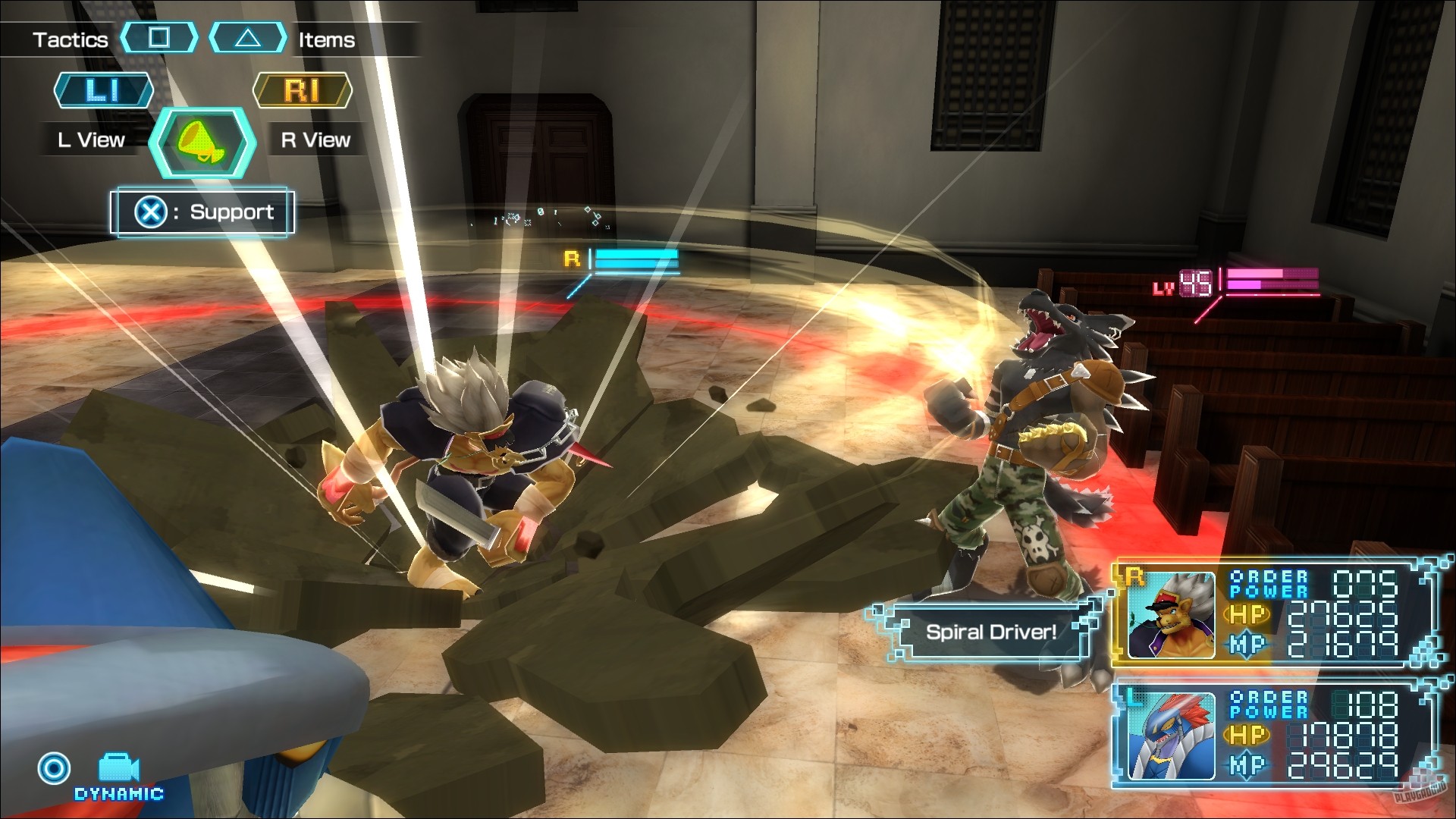Screen dimensions: 1456x819
Task: Click the yellow R marker above the Digimon
Action: (x=571, y=259)
